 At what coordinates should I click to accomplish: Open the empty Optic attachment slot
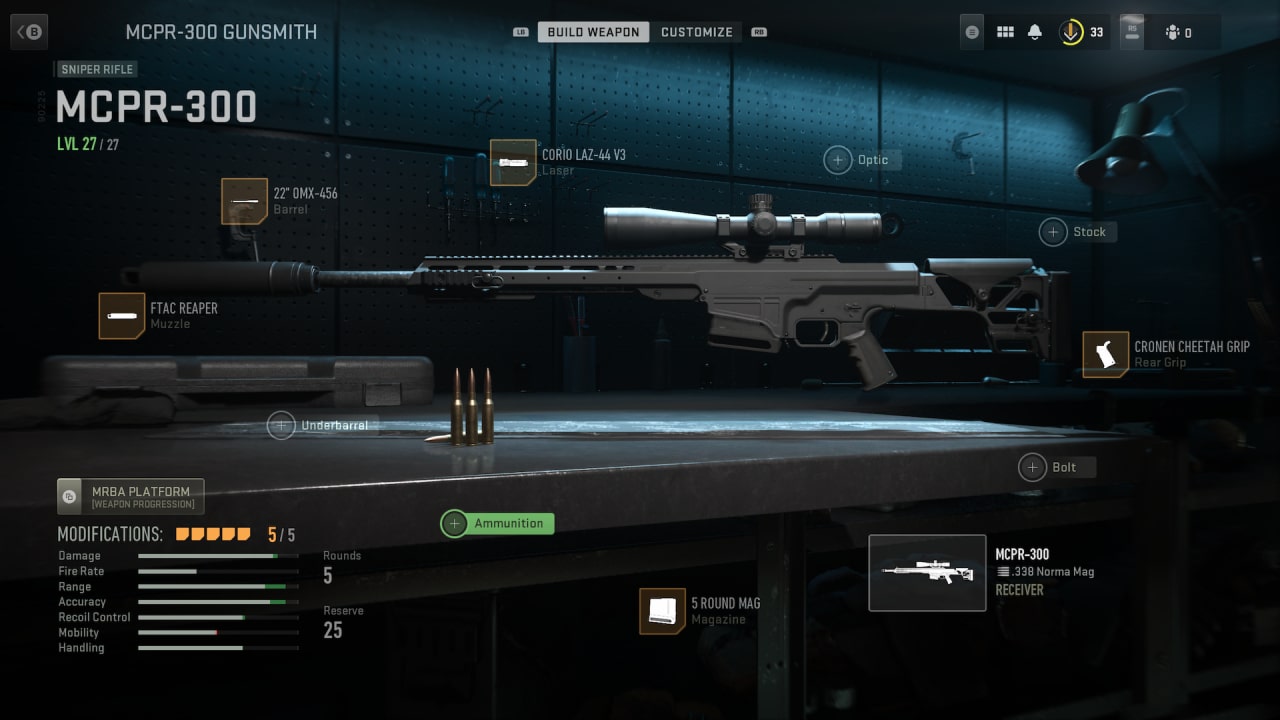click(x=839, y=159)
